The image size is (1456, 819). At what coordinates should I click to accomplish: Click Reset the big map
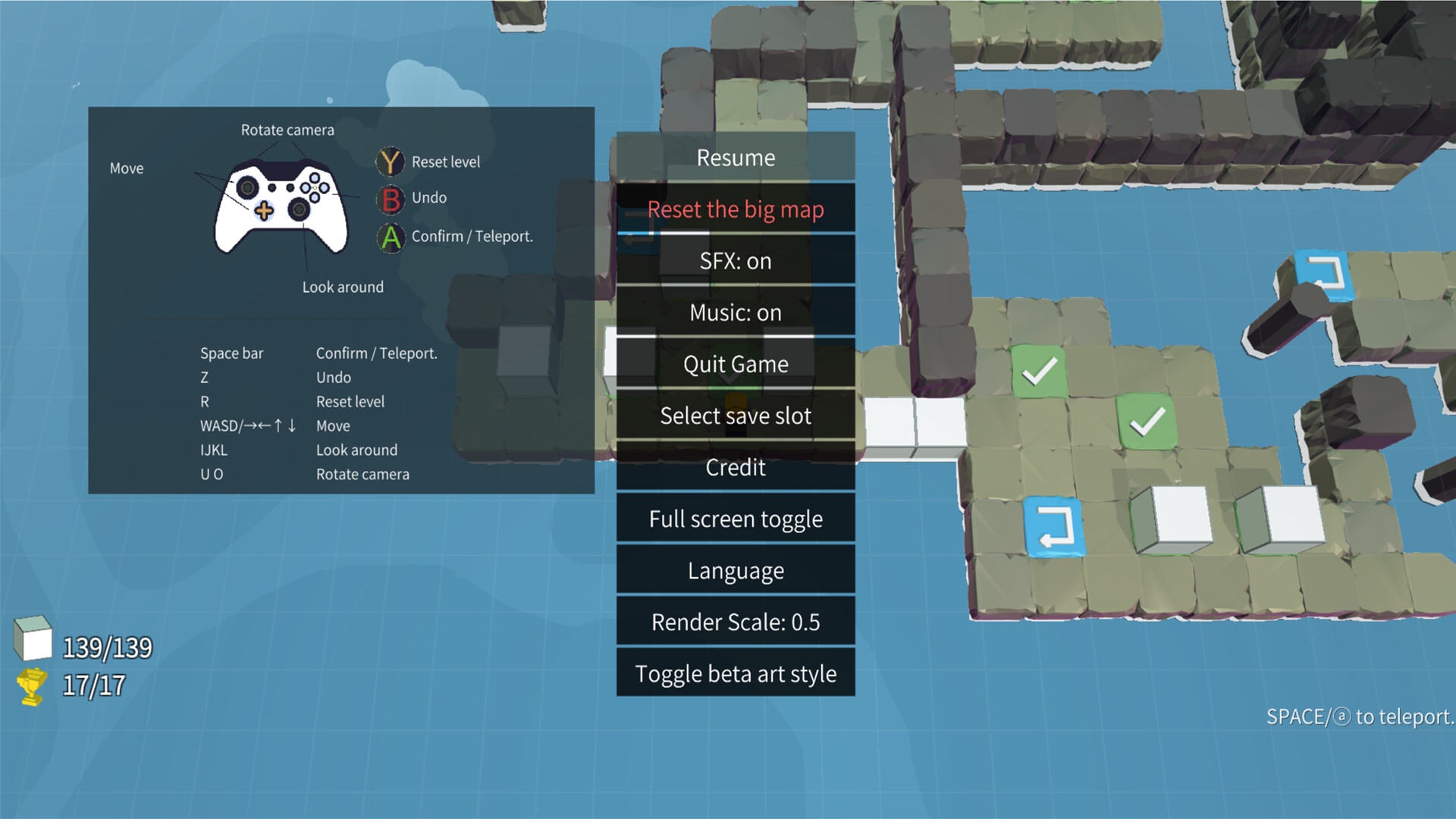pos(735,209)
